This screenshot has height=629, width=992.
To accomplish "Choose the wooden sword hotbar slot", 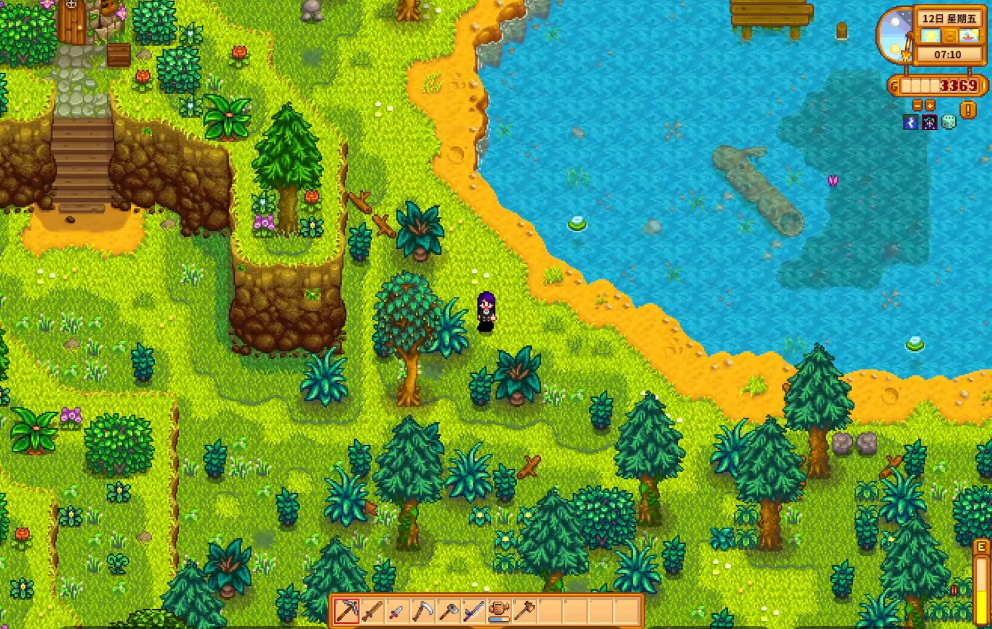I will (x=372, y=611).
